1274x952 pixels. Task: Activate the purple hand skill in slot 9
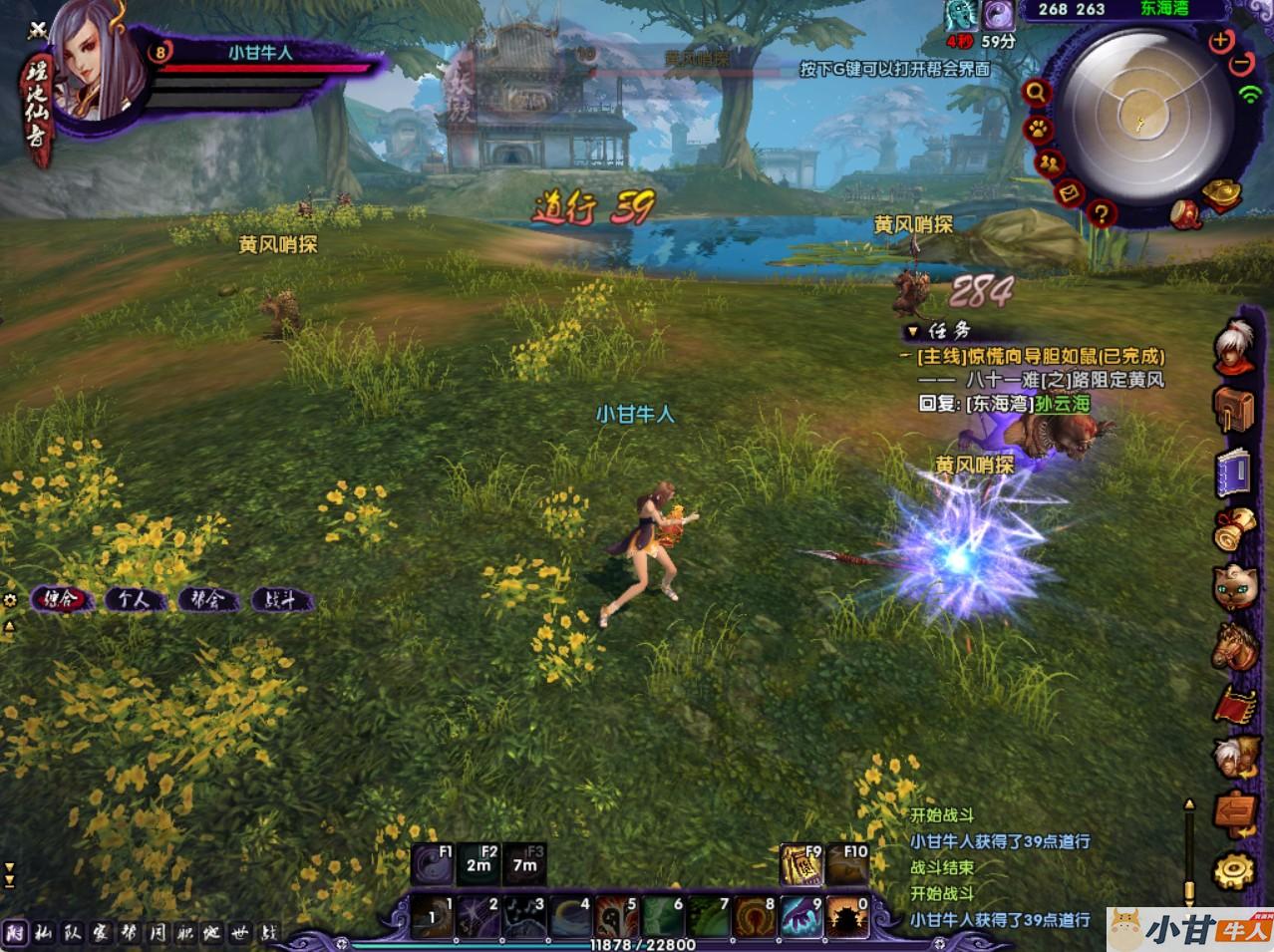click(x=799, y=917)
